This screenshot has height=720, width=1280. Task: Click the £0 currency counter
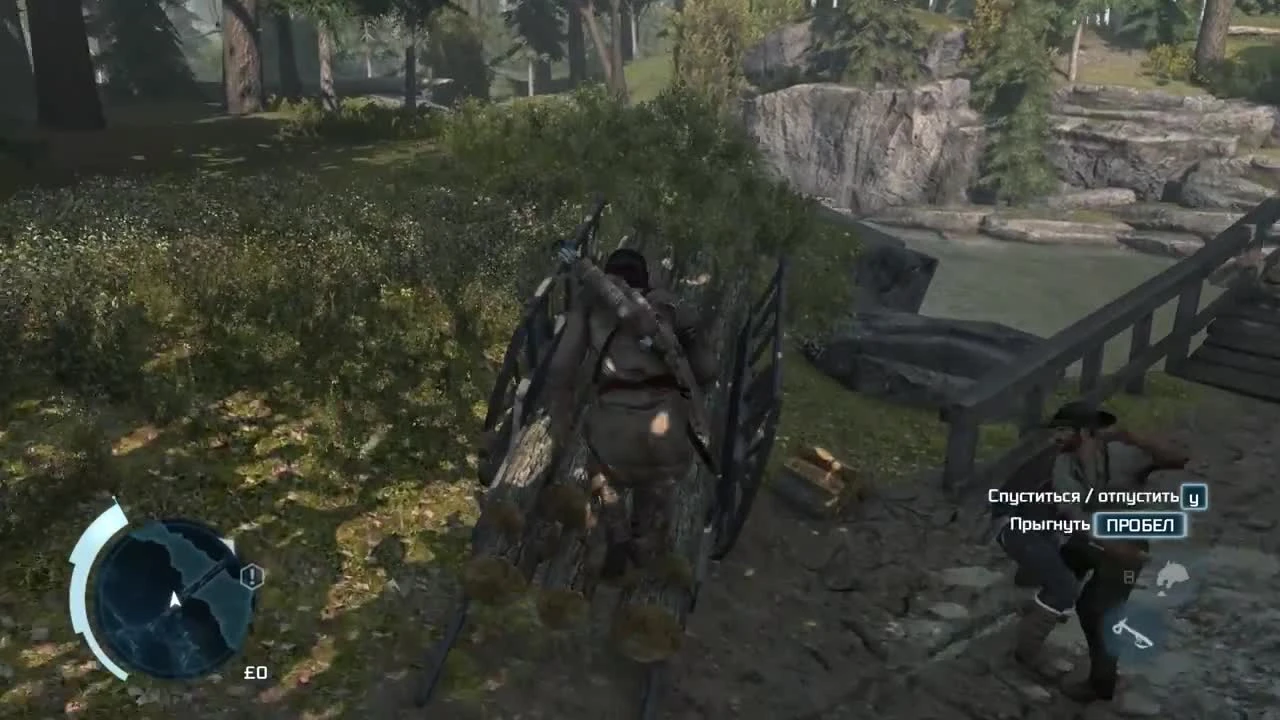pos(256,673)
